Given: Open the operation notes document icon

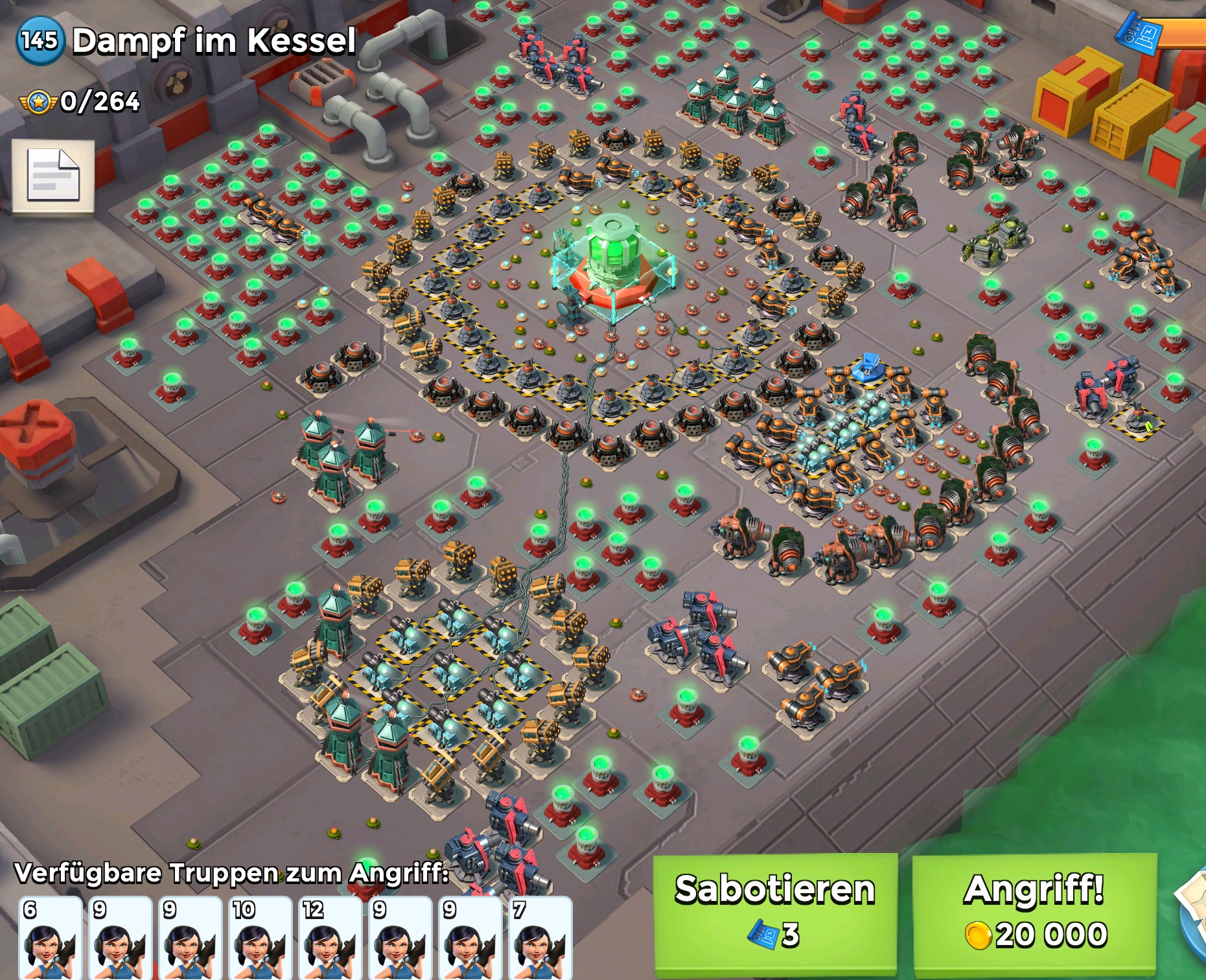Looking at the screenshot, I should coord(53,176).
